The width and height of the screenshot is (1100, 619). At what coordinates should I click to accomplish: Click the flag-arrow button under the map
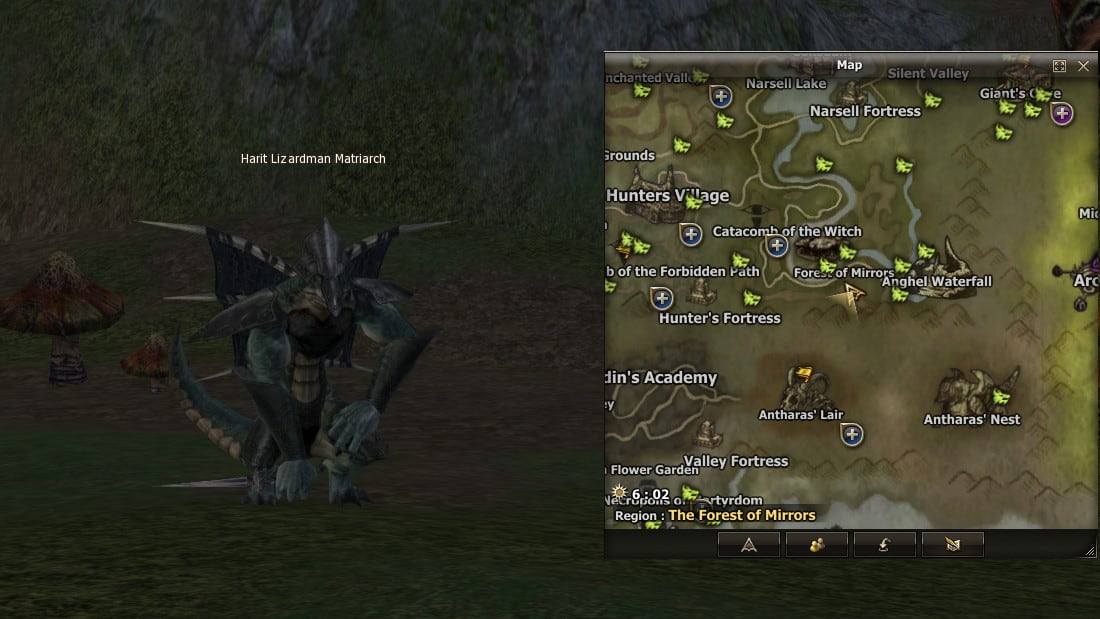pos(952,544)
